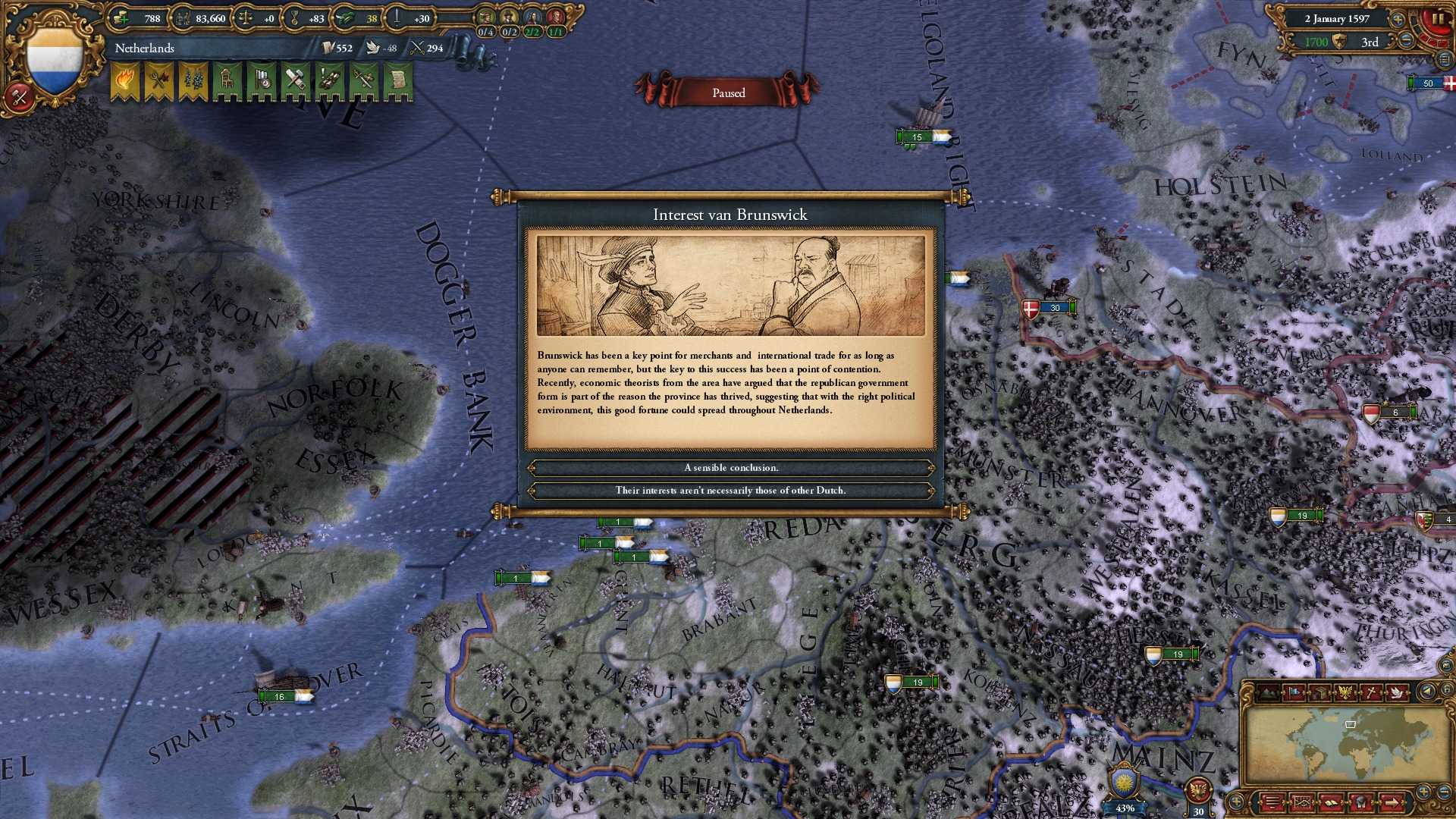1456x819 pixels.
Task: Choose diplomatic mapmode dove icon
Action: 1396,692
